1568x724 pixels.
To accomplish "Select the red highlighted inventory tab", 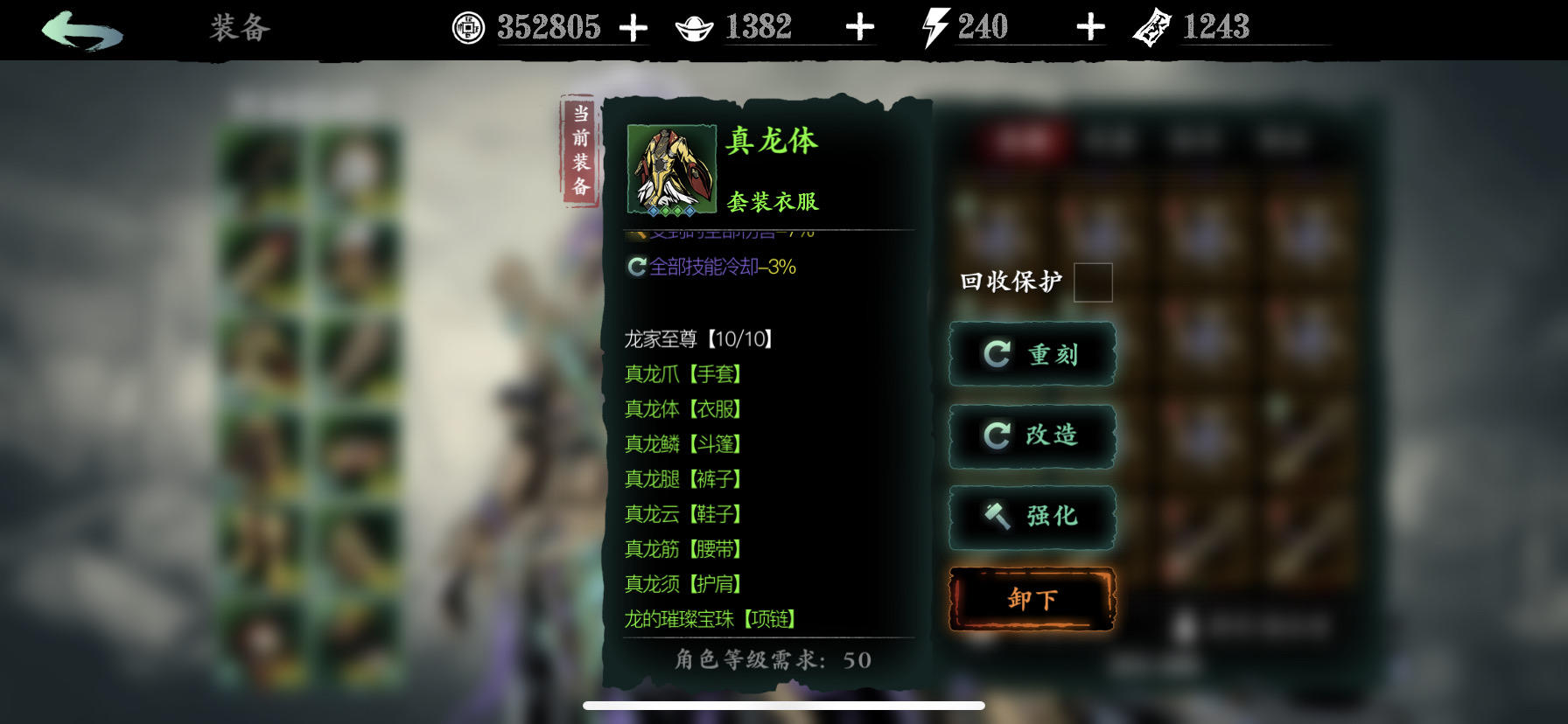I will click(x=1022, y=140).
